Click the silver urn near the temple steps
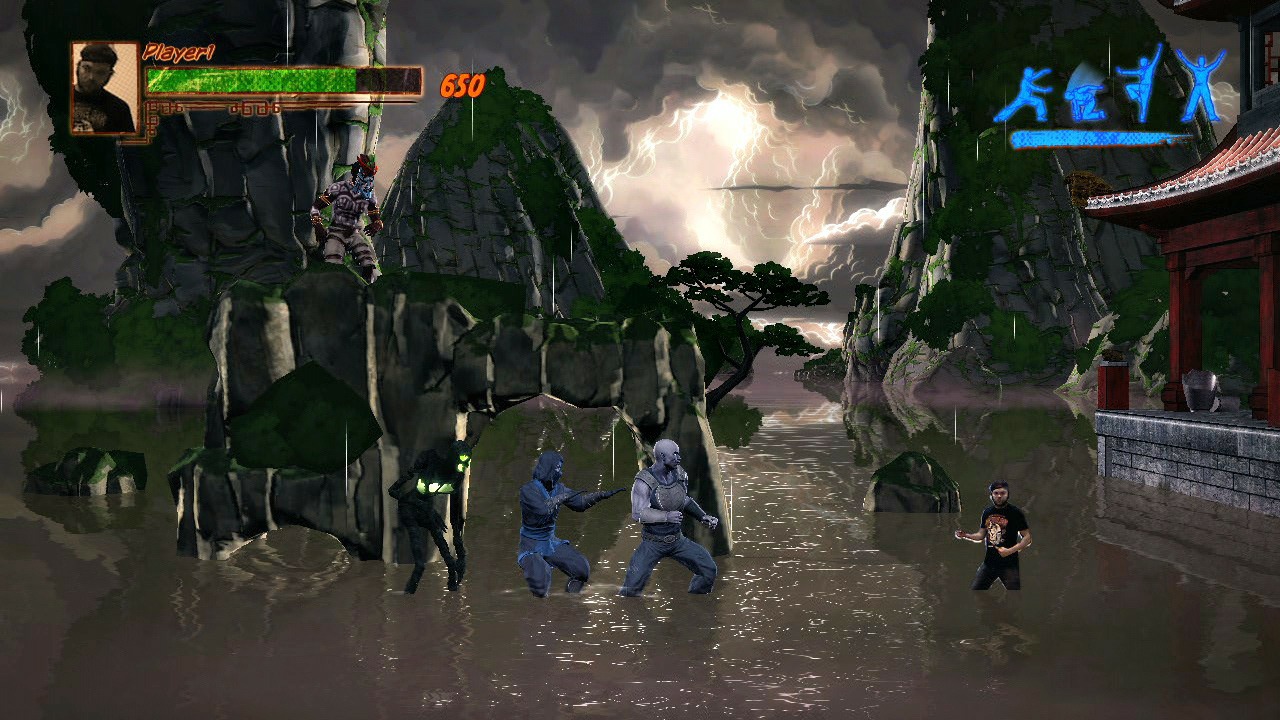This screenshot has width=1280, height=720. [1200, 390]
